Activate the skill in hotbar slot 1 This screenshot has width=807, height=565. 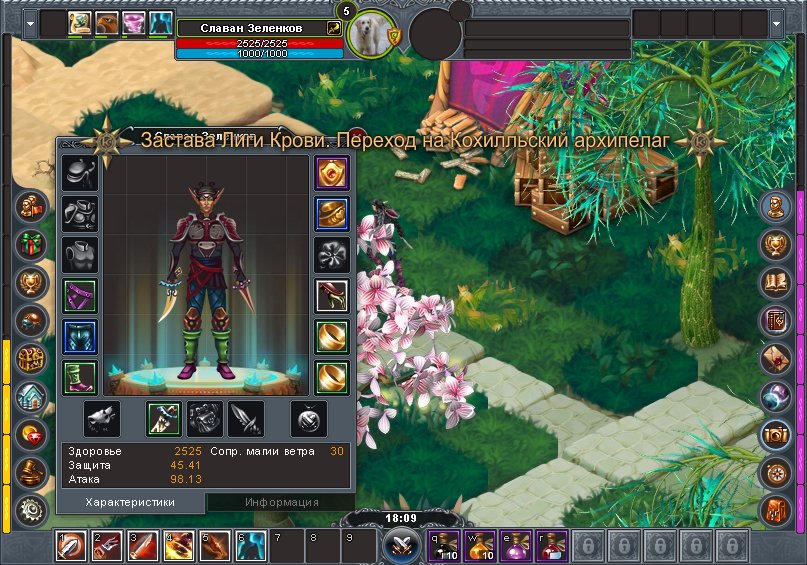pos(71,546)
